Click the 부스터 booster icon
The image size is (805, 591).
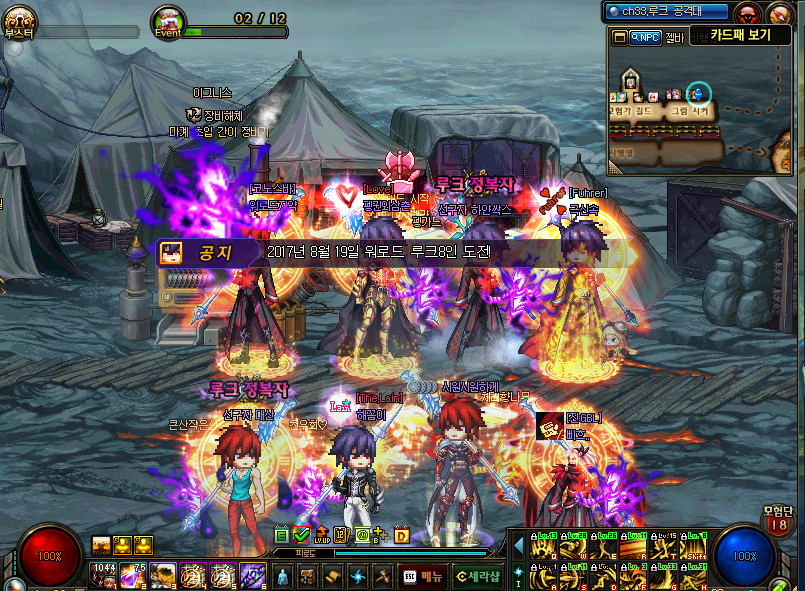20,20
